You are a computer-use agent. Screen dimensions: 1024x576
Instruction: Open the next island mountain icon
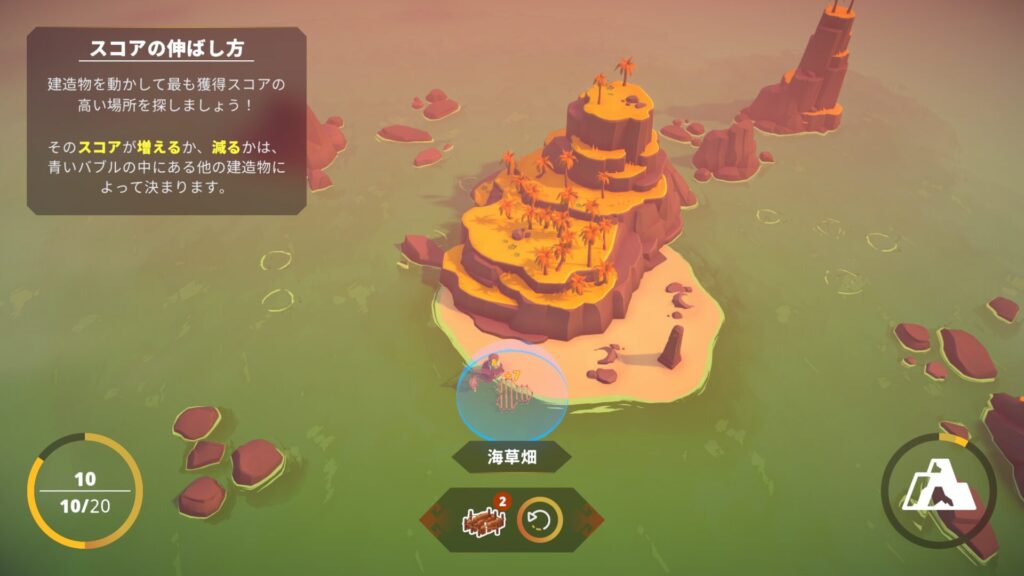click(937, 491)
